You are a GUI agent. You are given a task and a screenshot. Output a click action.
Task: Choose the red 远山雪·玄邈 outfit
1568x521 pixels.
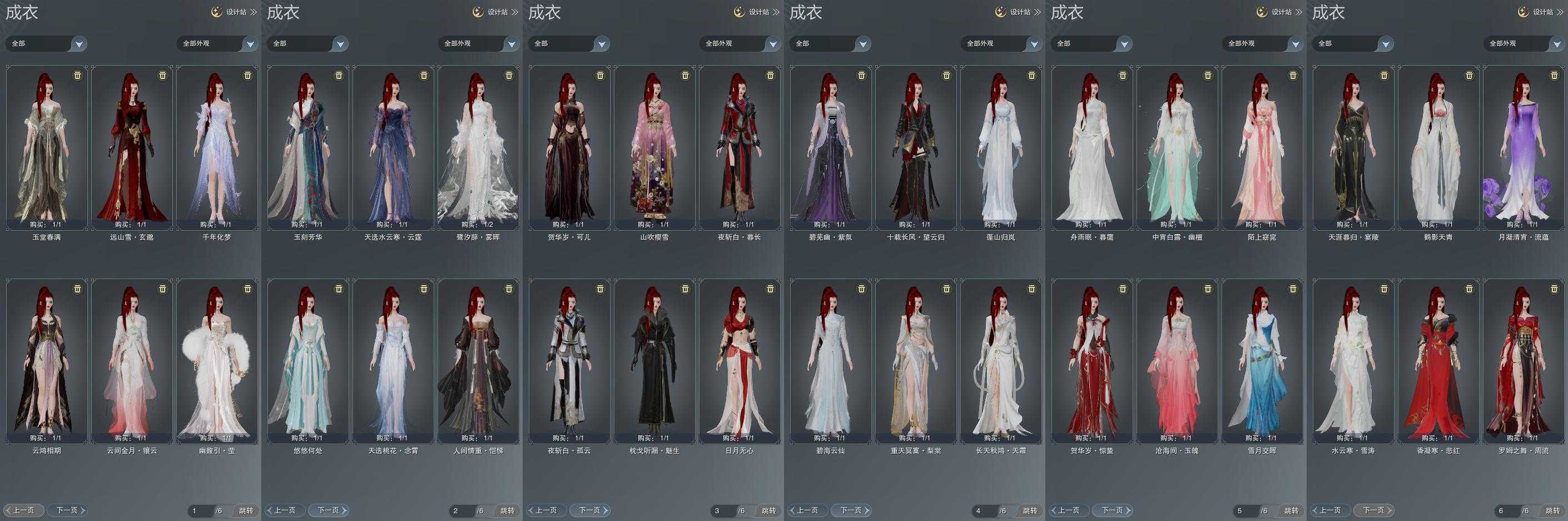(131, 146)
